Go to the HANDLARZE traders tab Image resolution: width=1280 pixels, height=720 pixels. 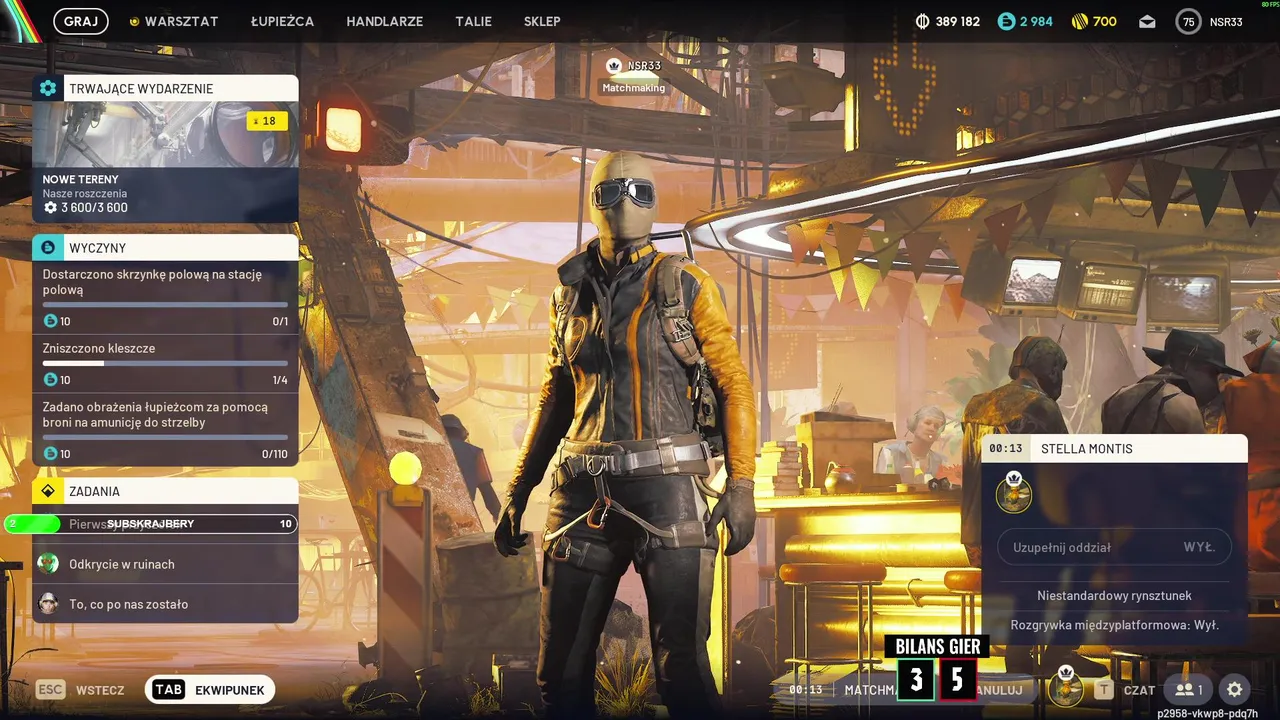coord(384,21)
